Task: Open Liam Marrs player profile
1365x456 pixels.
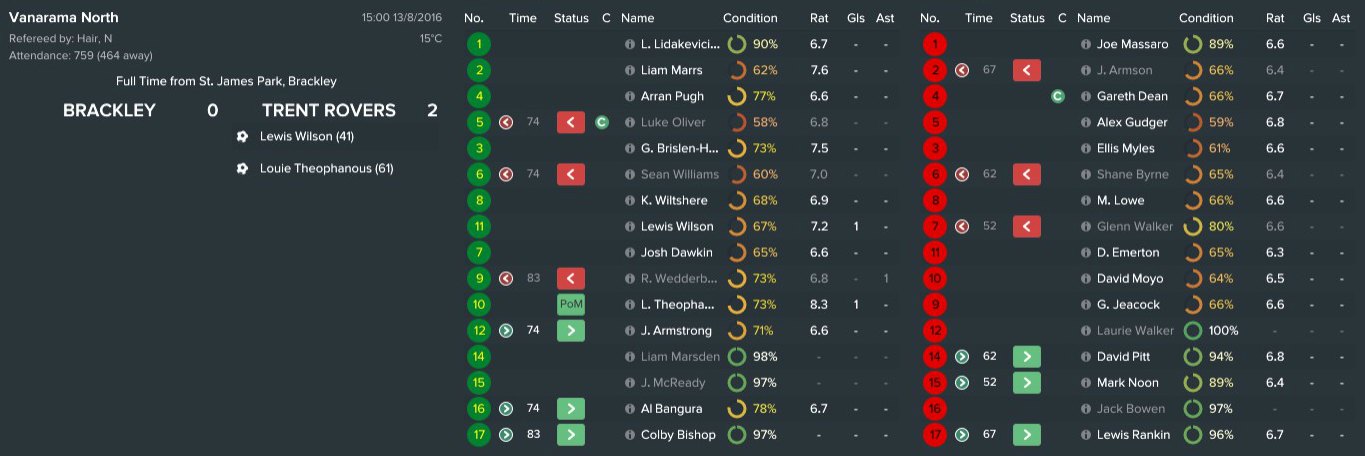Action: click(x=671, y=71)
